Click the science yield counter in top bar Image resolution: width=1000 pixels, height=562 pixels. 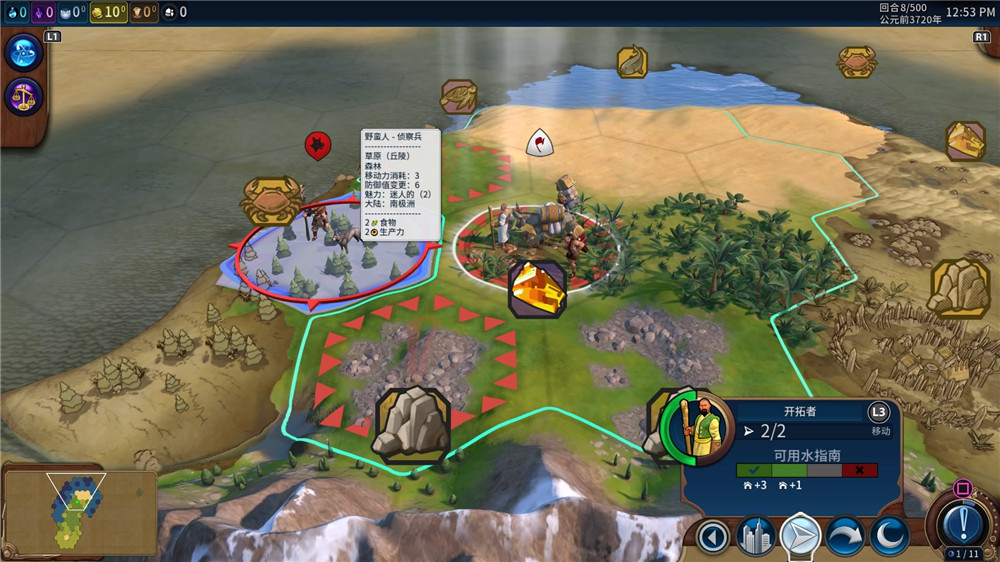click(15, 12)
